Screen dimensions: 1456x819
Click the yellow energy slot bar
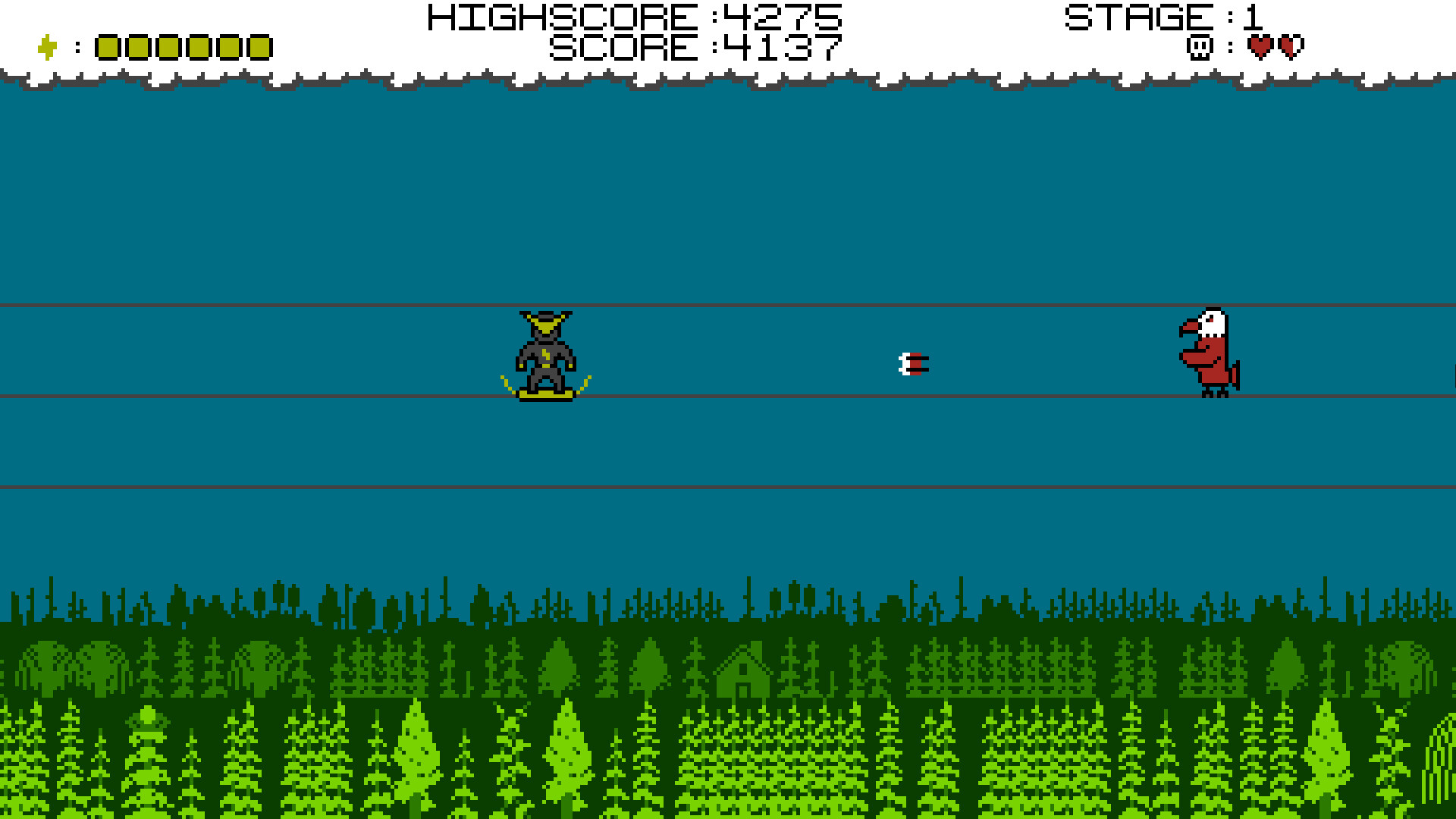tap(182, 47)
